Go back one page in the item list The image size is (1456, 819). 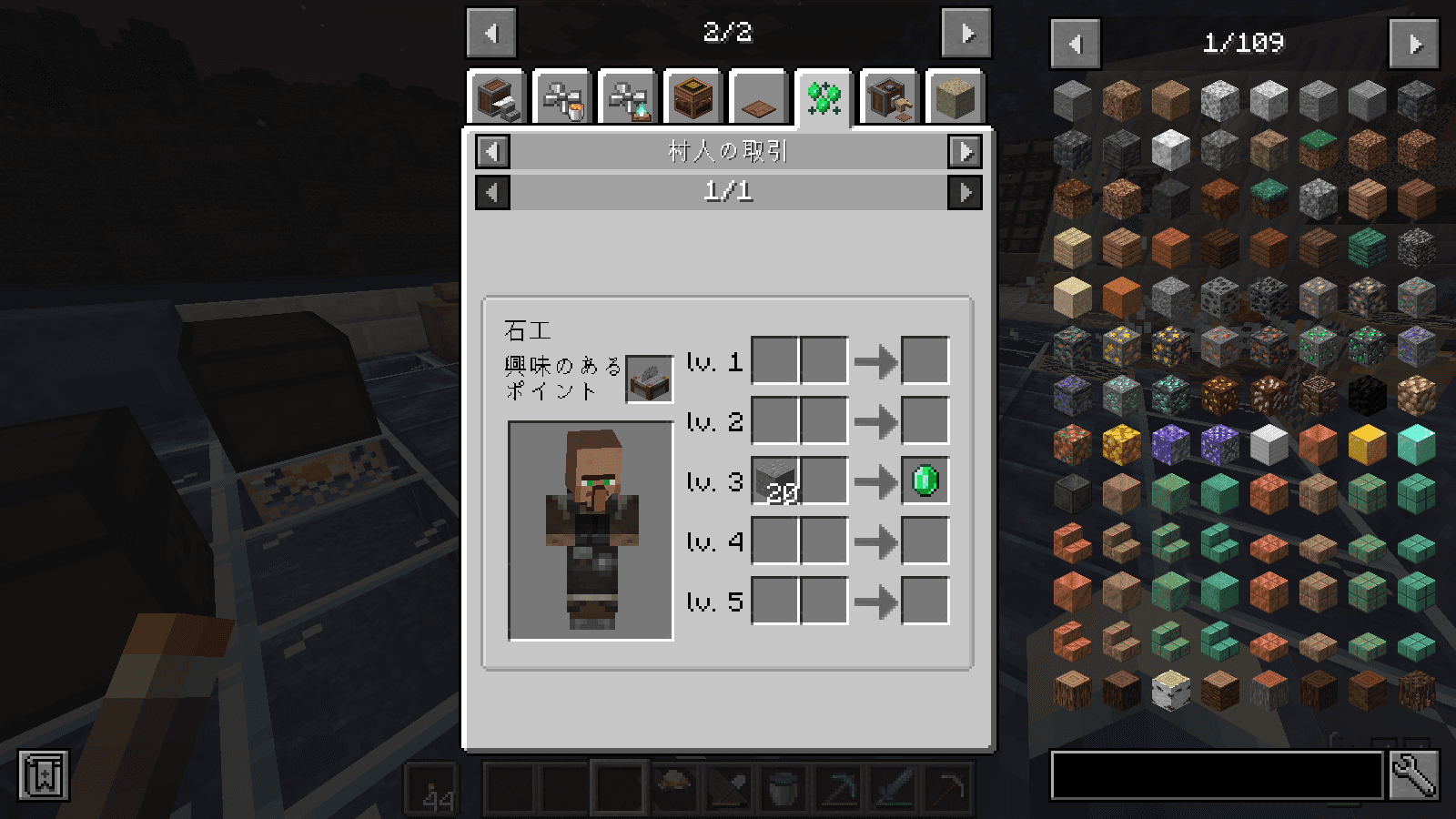pos(1075,44)
